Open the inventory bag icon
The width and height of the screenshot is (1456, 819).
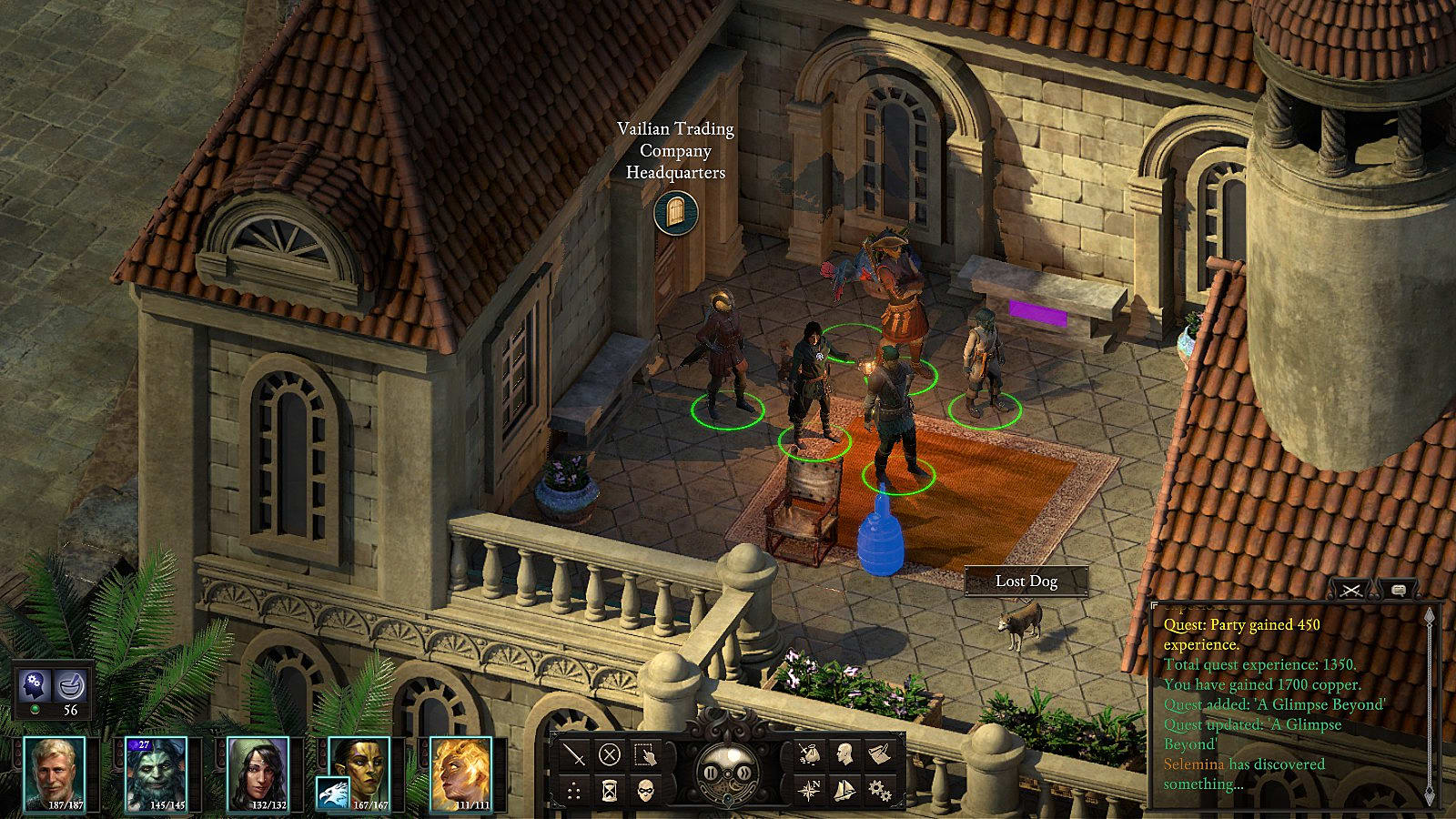click(x=808, y=754)
